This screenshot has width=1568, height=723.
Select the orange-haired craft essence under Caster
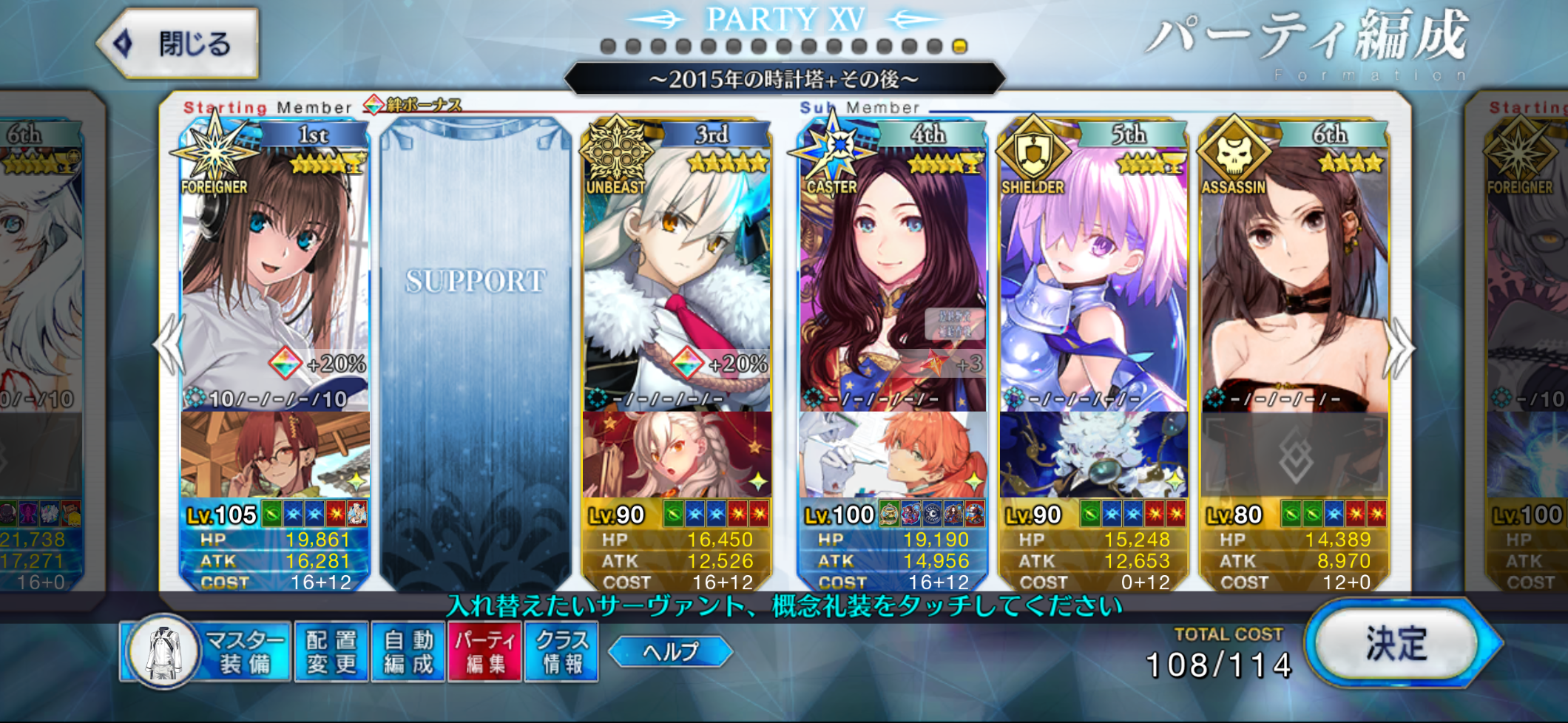(892, 455)
